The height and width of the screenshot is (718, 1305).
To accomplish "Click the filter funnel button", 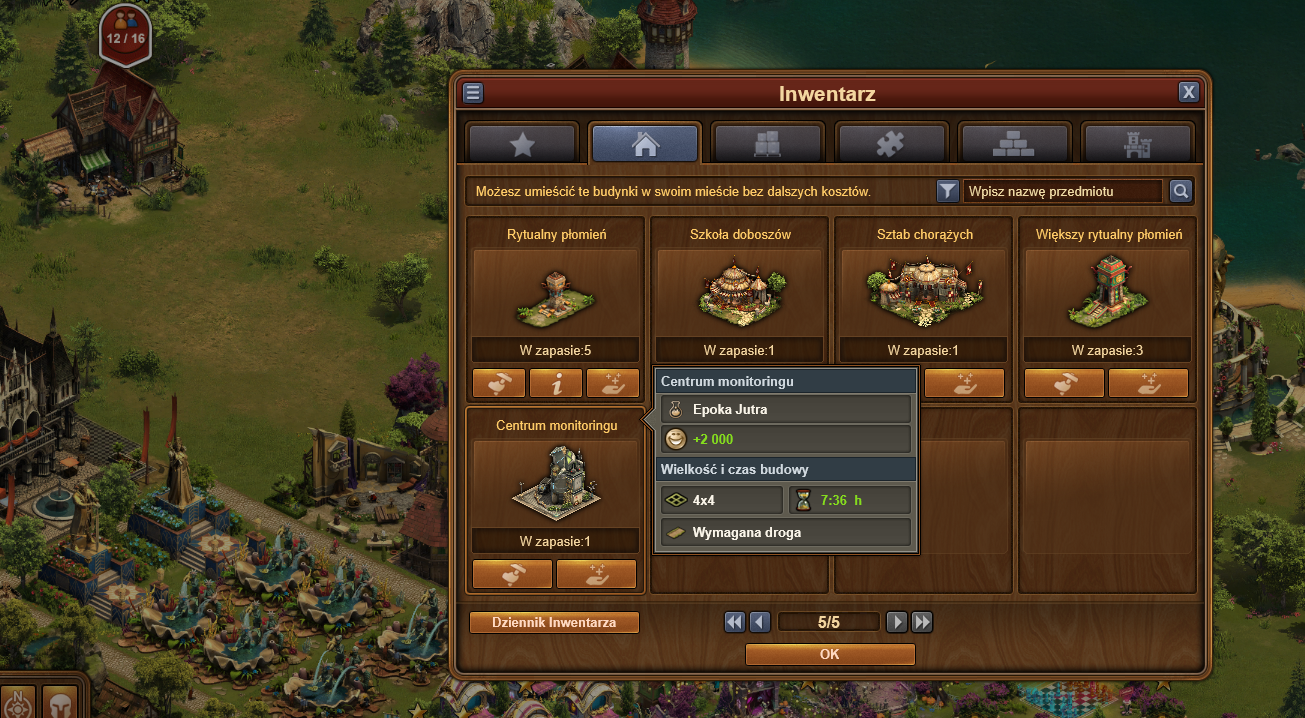I will (x=948, y=191).
